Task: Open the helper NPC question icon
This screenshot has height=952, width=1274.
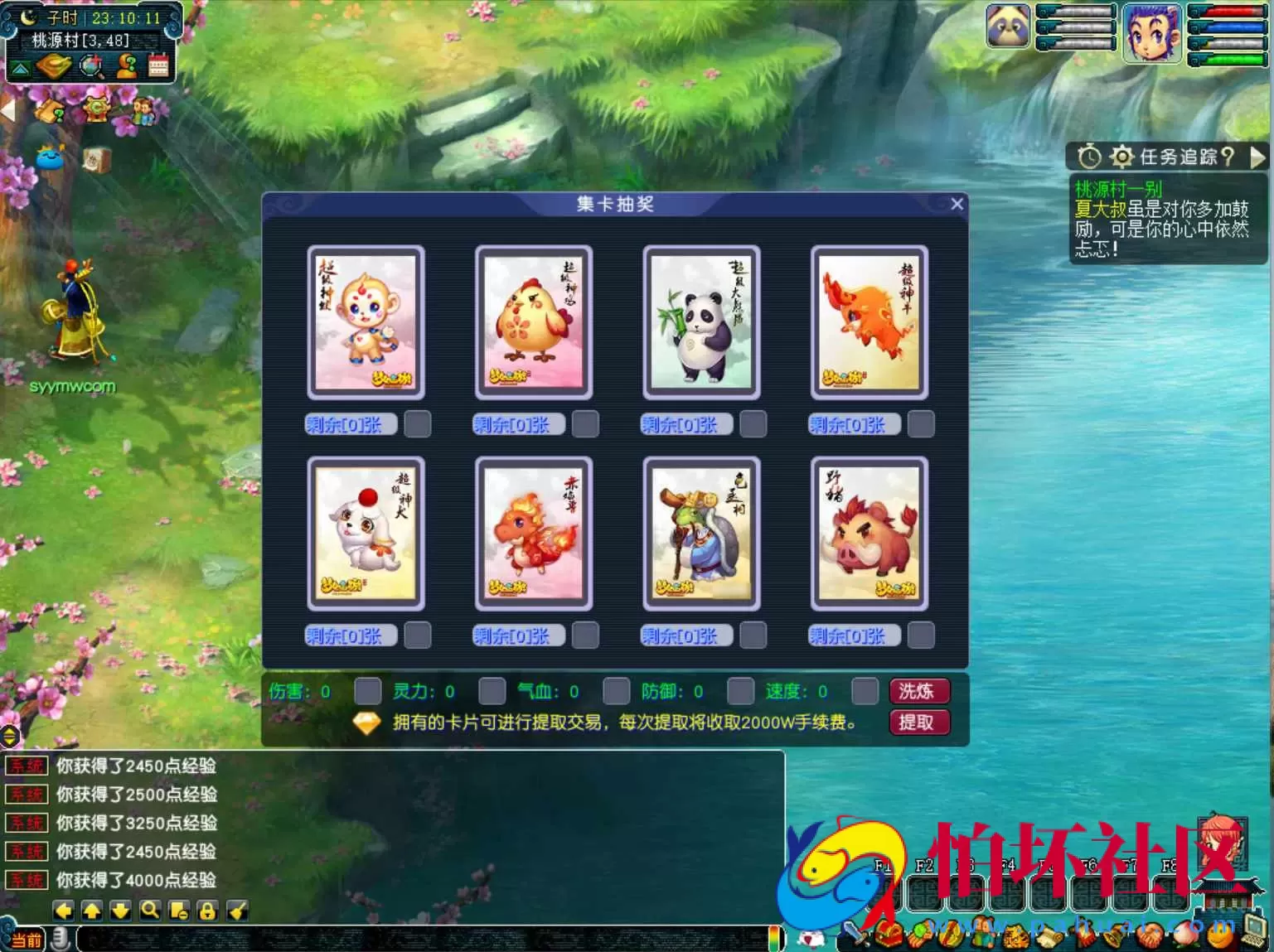Action: click(126, 66)
